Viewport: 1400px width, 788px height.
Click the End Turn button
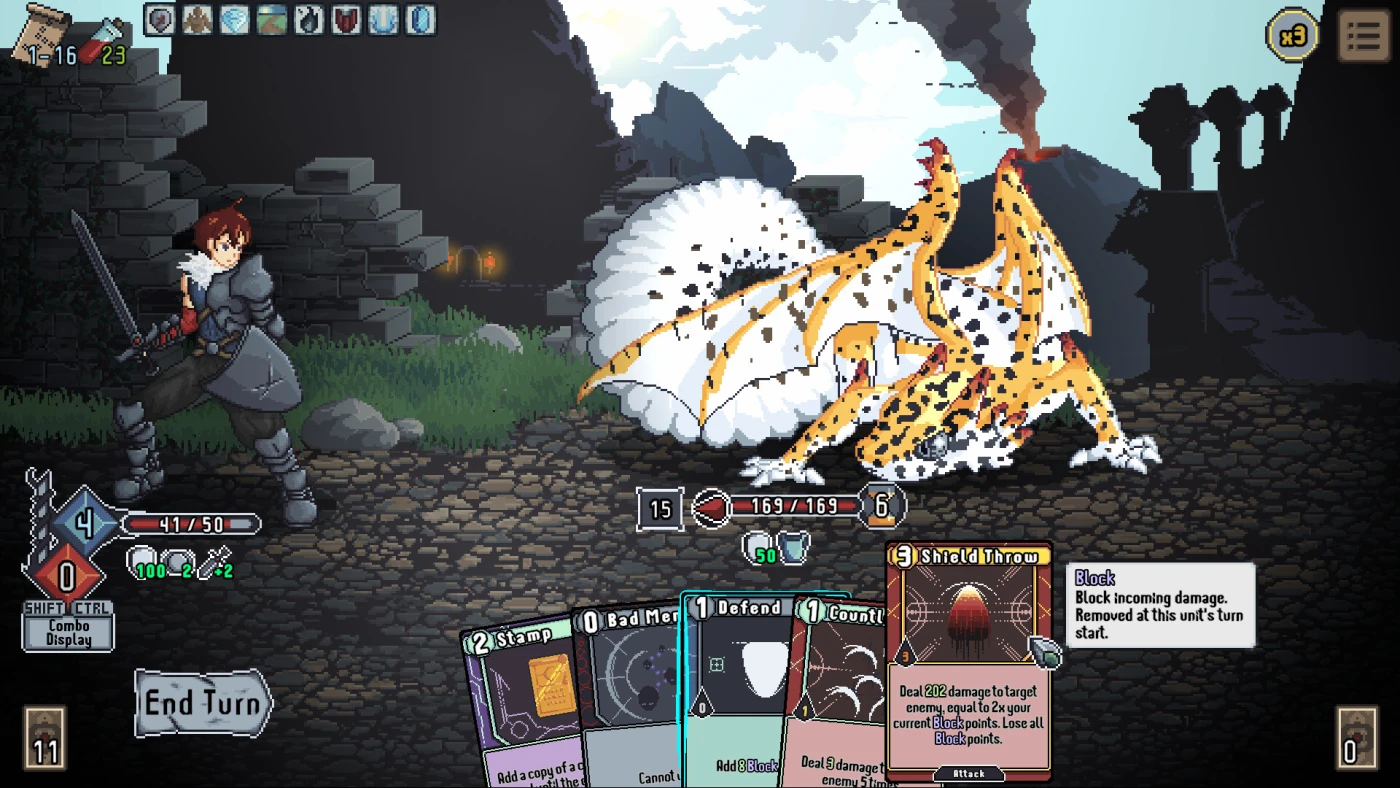pyautogui.click(x=203, y=702)
